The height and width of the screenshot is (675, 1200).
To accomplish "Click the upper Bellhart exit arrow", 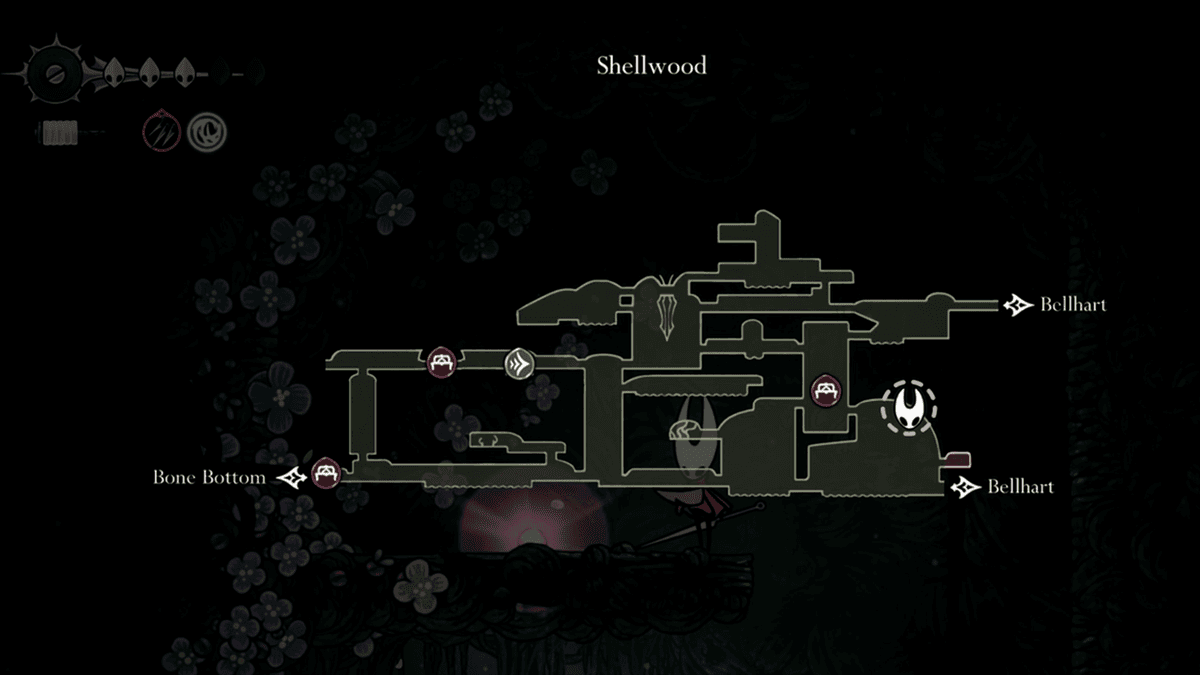I will [x=1019, y=304].
